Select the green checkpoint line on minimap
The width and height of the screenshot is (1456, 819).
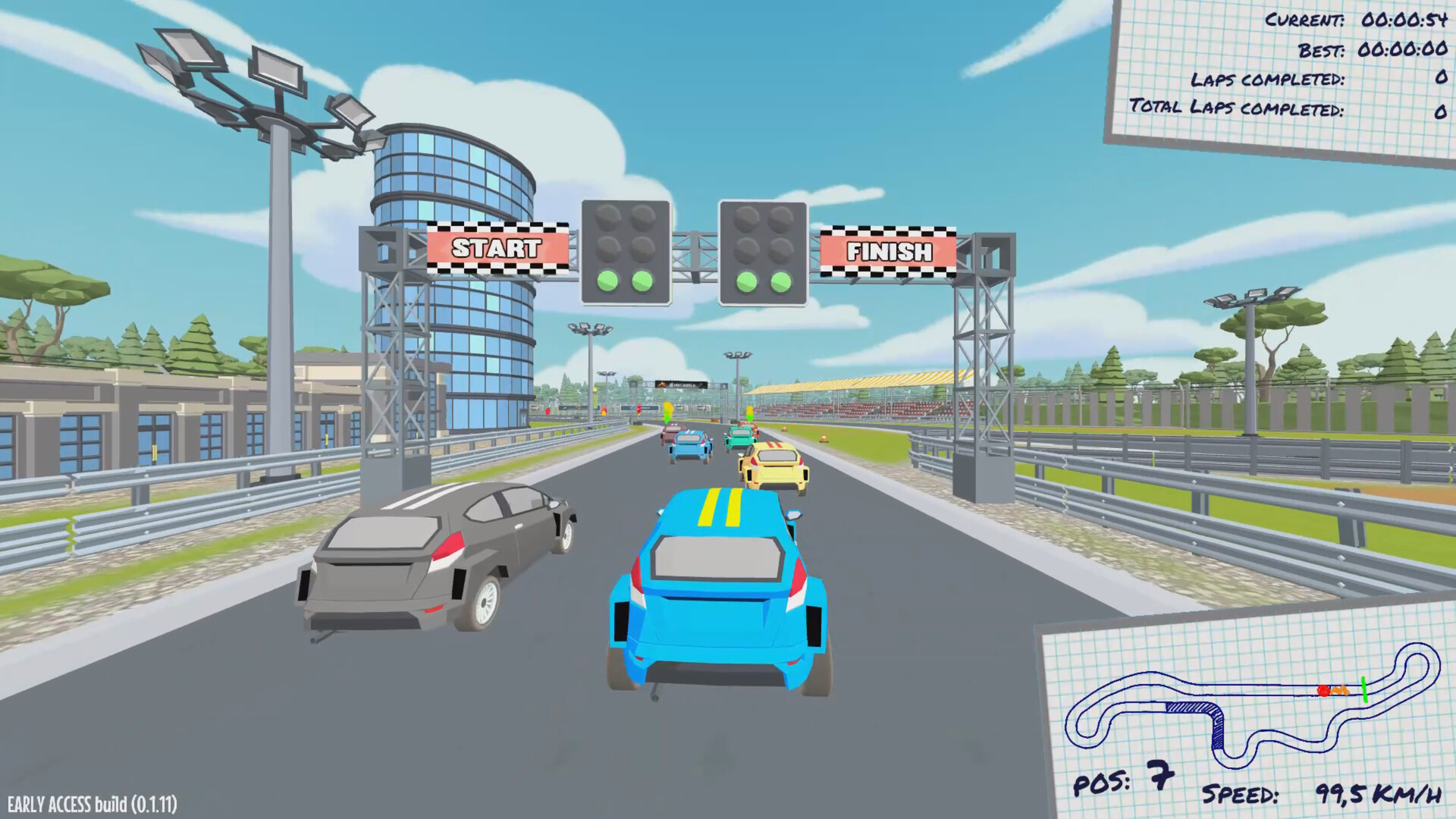pos(1363,690)
